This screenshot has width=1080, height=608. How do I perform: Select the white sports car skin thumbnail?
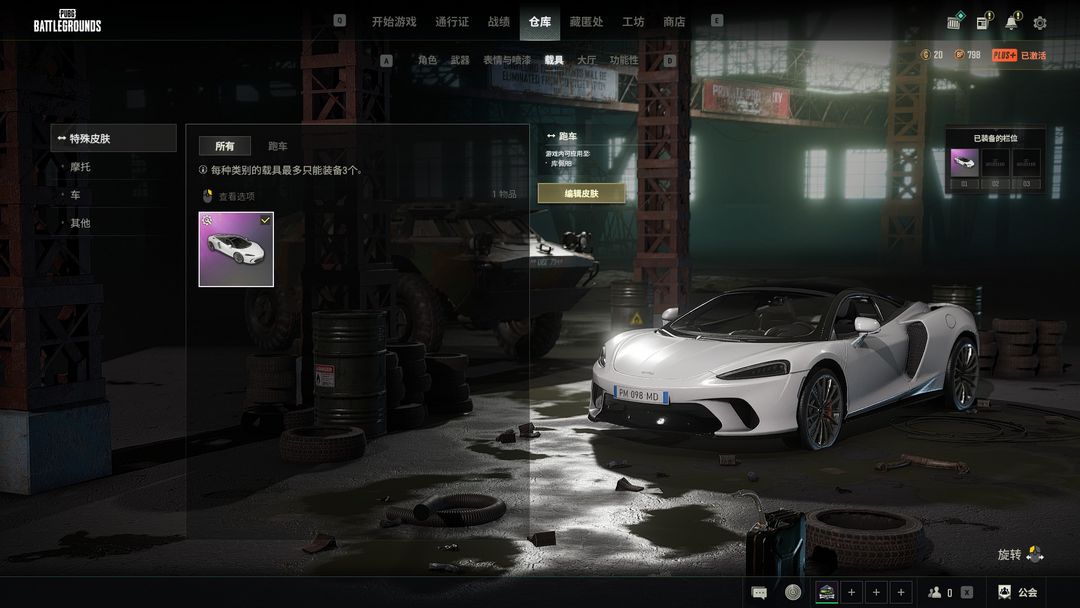236,249
